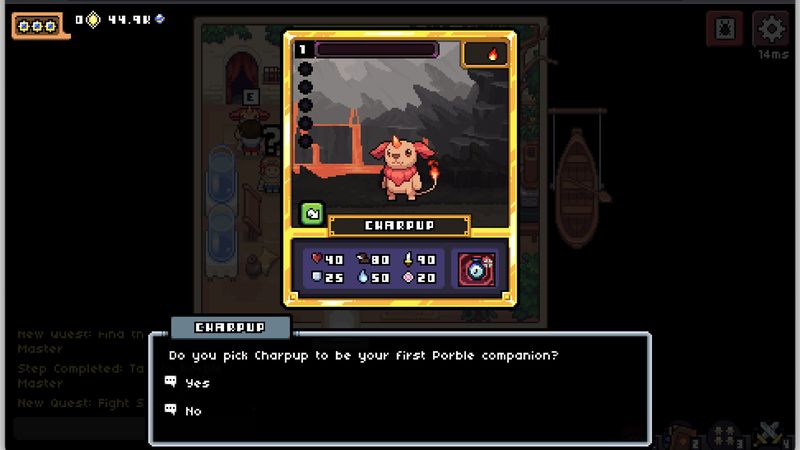Select the stopwatch ability icon on the card
This screenshot has width=800, height=450.
pos(476,268)
